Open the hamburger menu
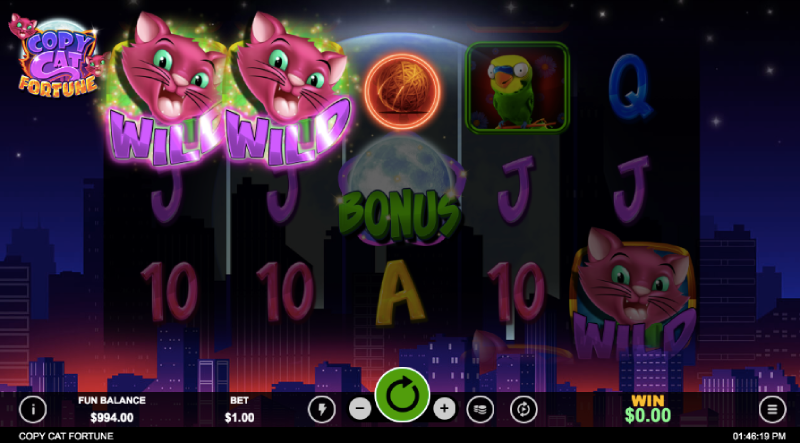800x443 pixels. 772,408
